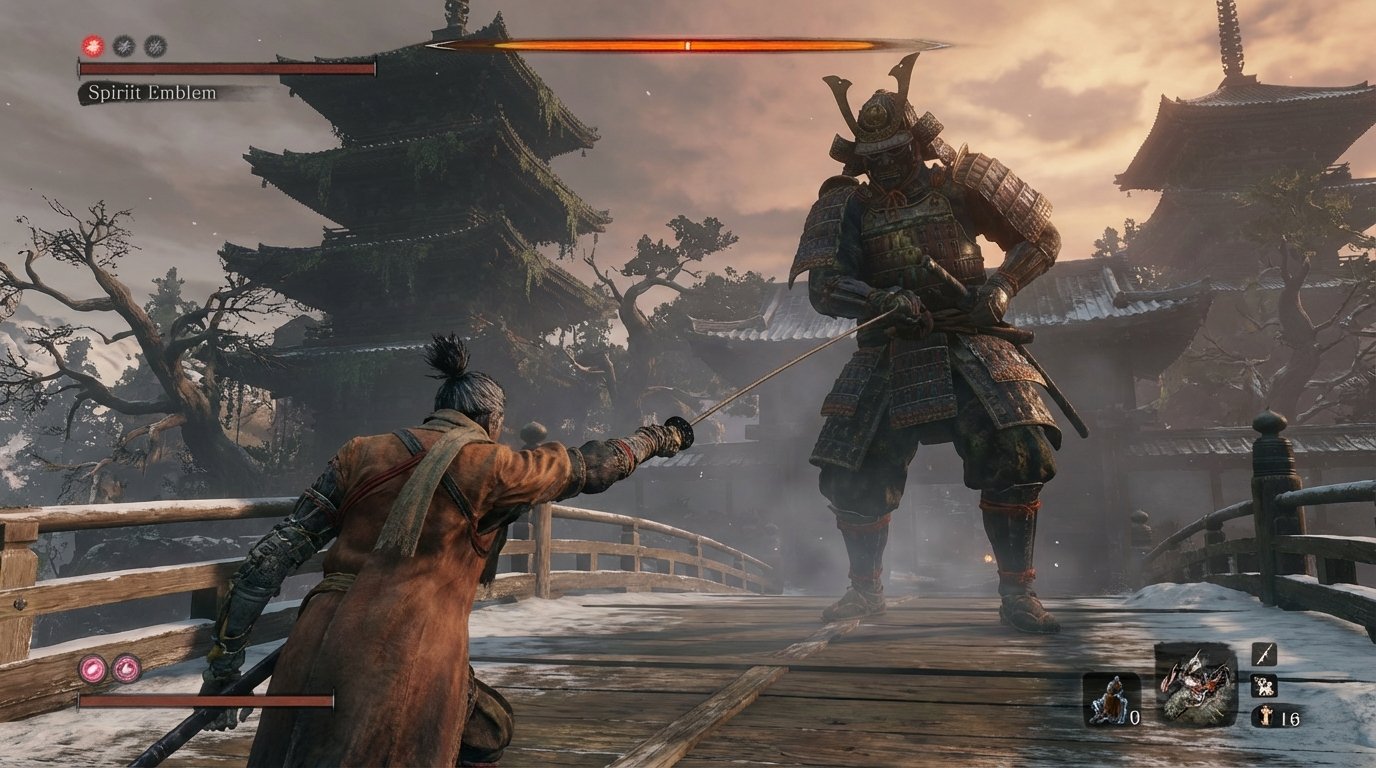This screenshot has width=1376, height=768.
Task: Select the first gray resurrection node icon
Action: (123, 46)
